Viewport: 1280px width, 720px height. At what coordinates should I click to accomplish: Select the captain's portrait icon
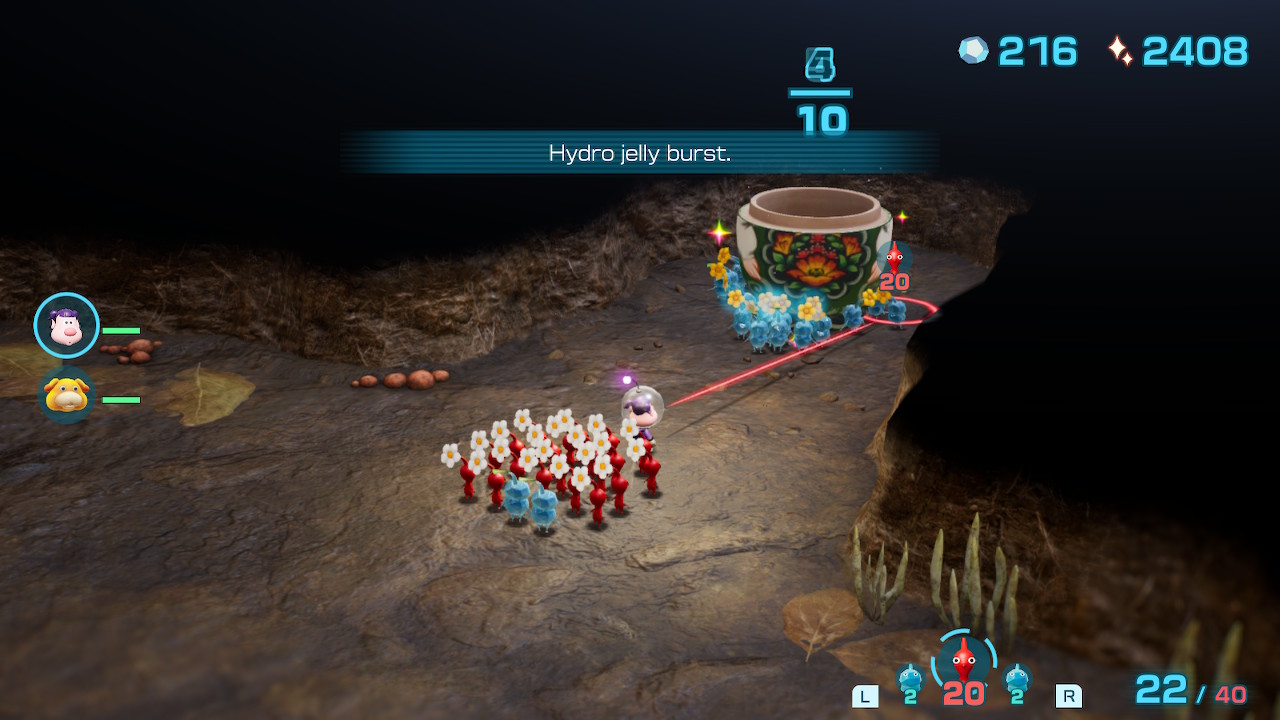(x=67, y=326)
